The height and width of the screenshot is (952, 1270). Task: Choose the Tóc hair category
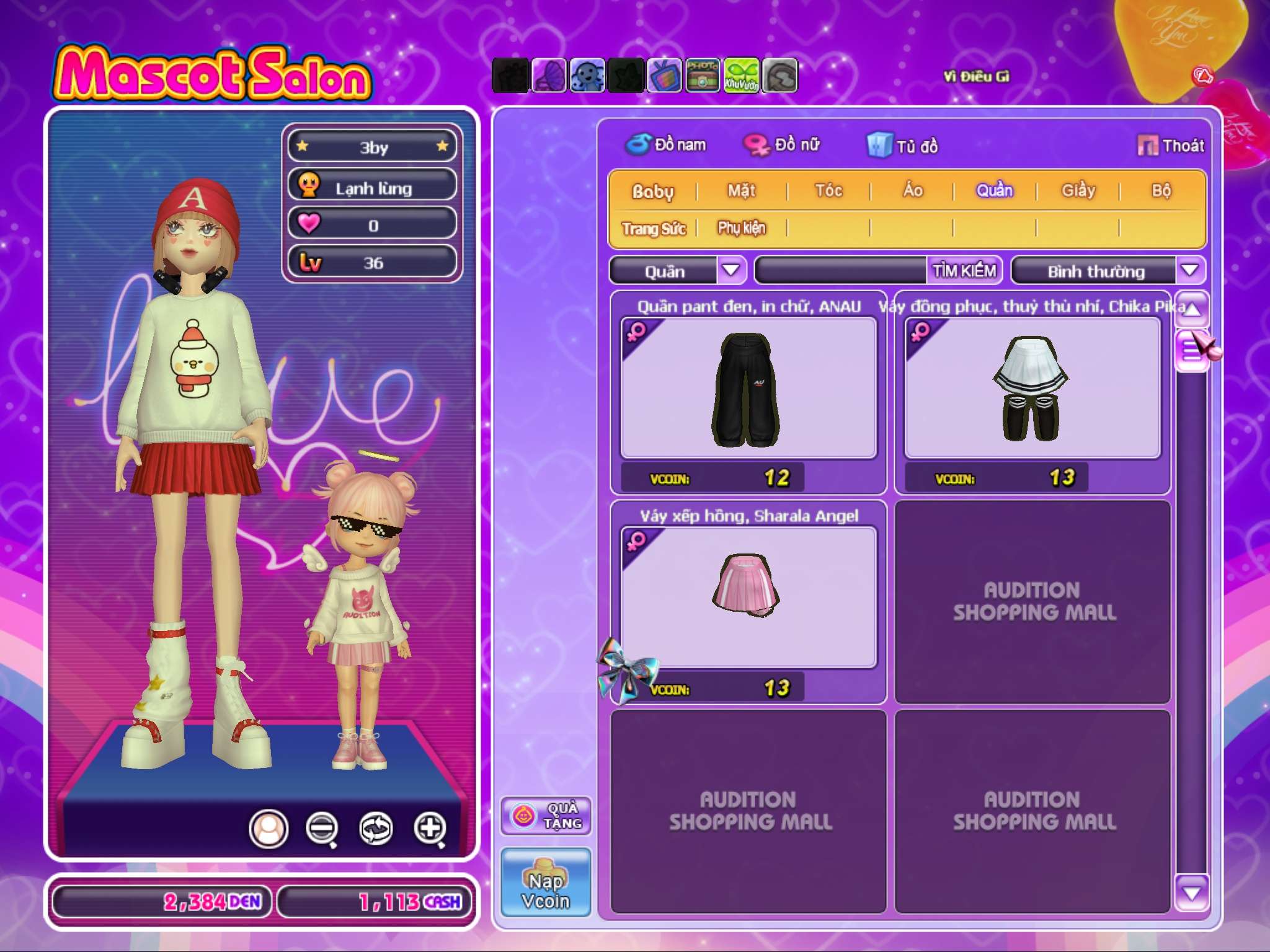828,190
